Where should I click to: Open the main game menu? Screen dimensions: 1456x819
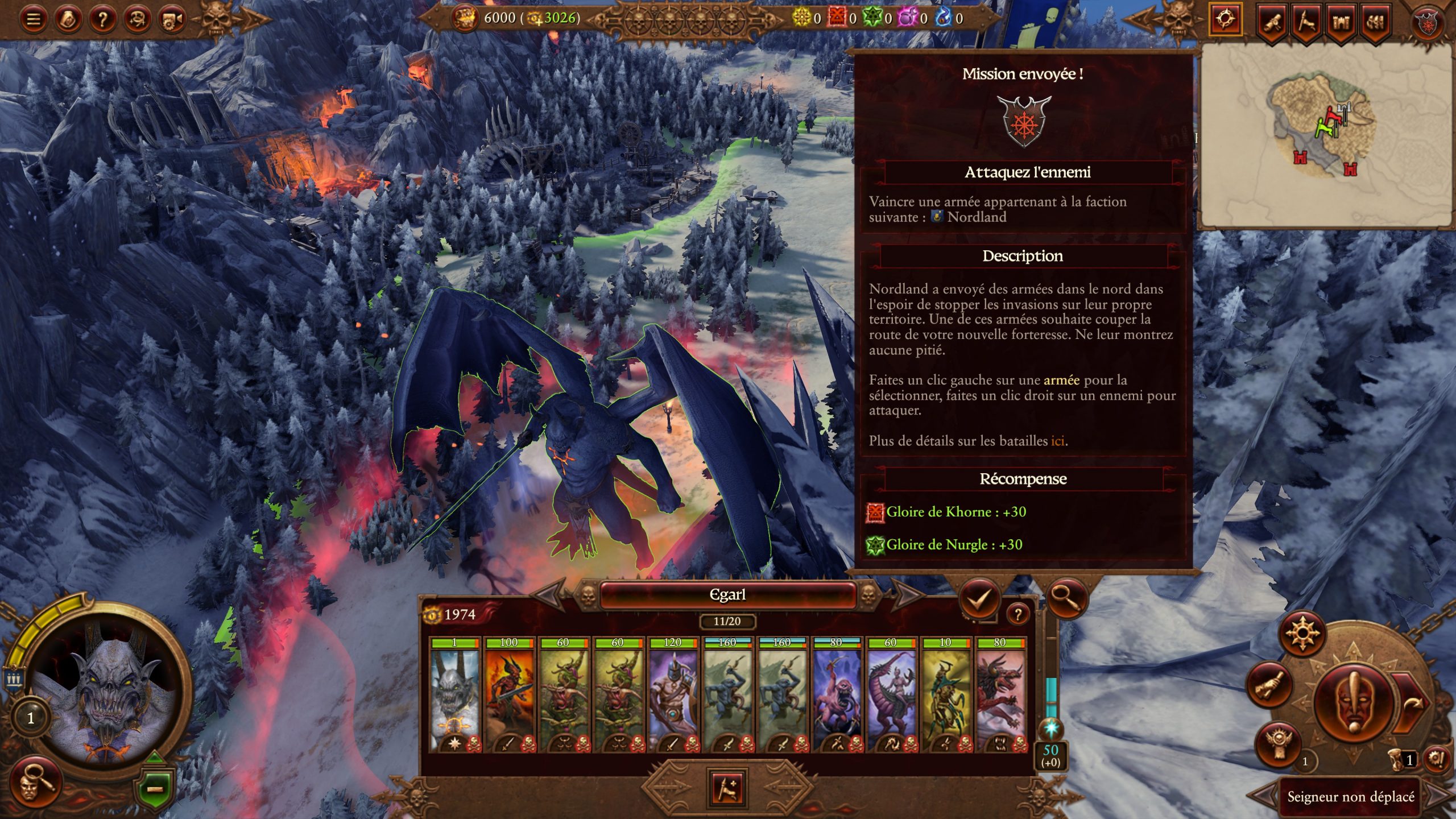point(33,19)
